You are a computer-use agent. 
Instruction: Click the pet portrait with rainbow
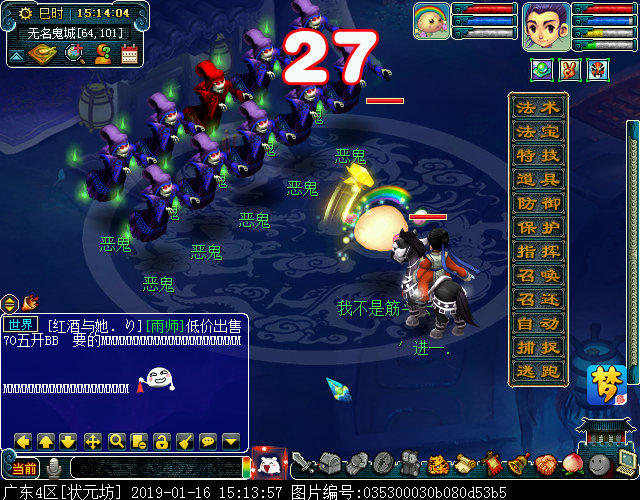pos(432,21)
